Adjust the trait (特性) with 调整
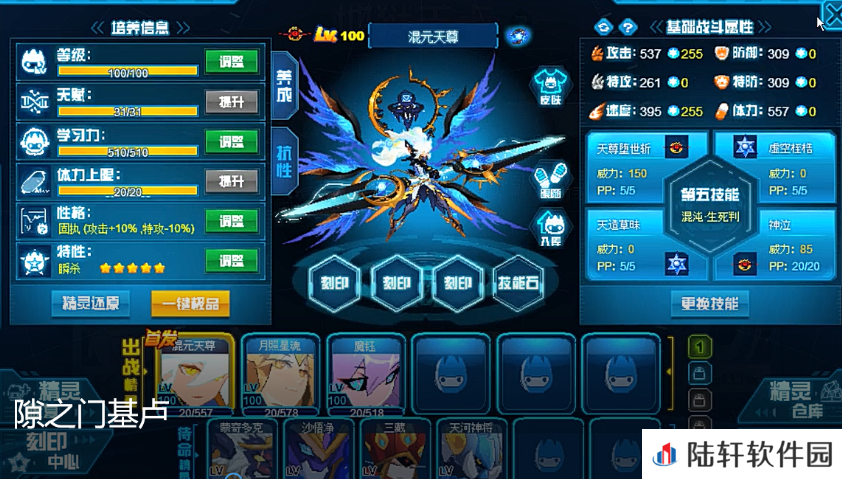Viewport: 842px width, 479px height. (x=231, y=260)
